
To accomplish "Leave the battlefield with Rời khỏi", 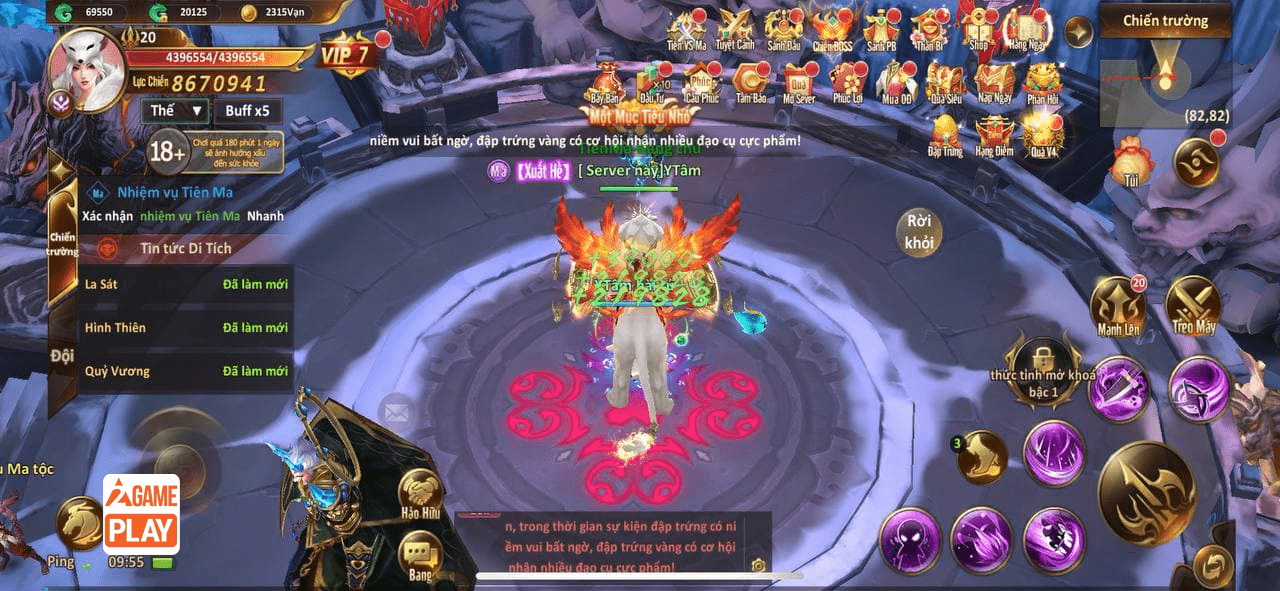I will [918, 231].
